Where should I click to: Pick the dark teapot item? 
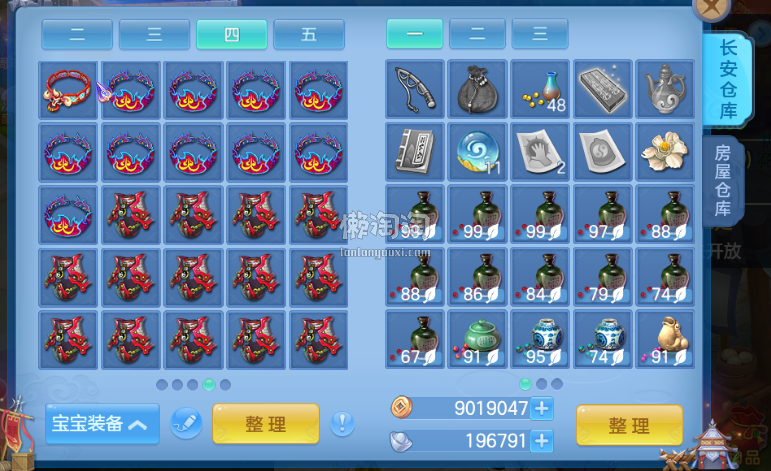(665, 90)
